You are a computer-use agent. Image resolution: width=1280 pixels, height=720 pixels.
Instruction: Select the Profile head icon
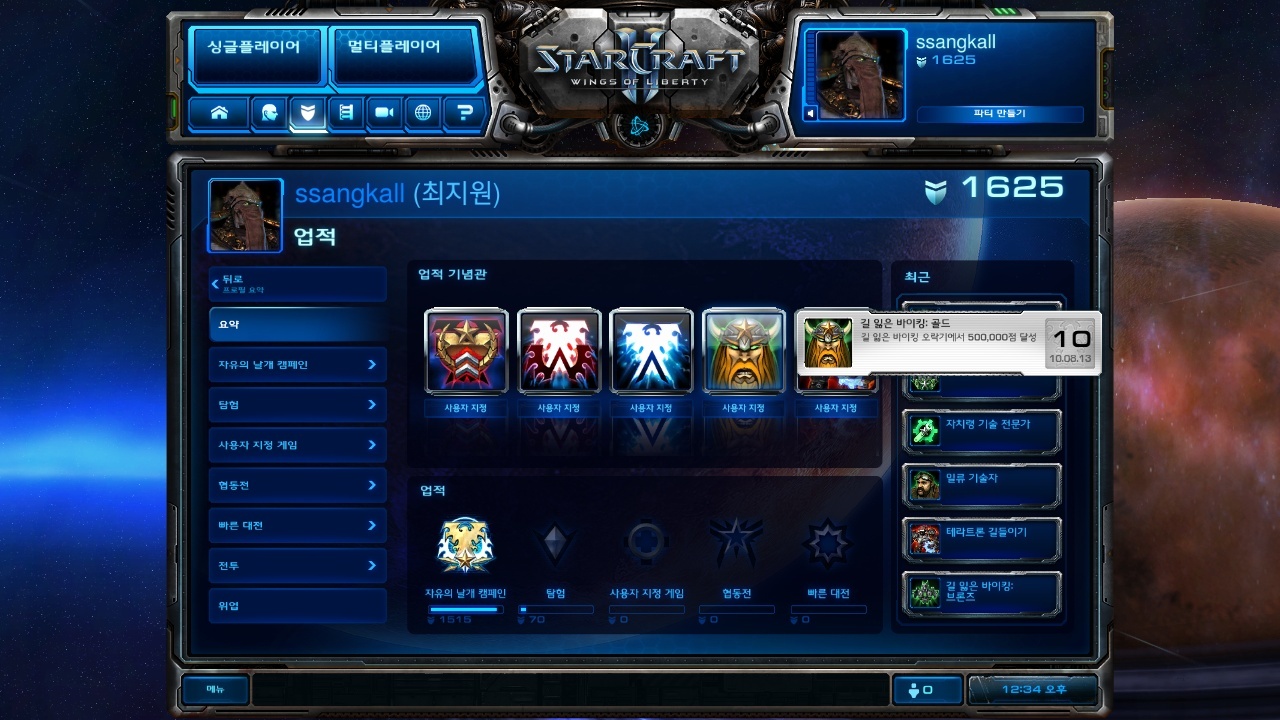pos(268,113)
